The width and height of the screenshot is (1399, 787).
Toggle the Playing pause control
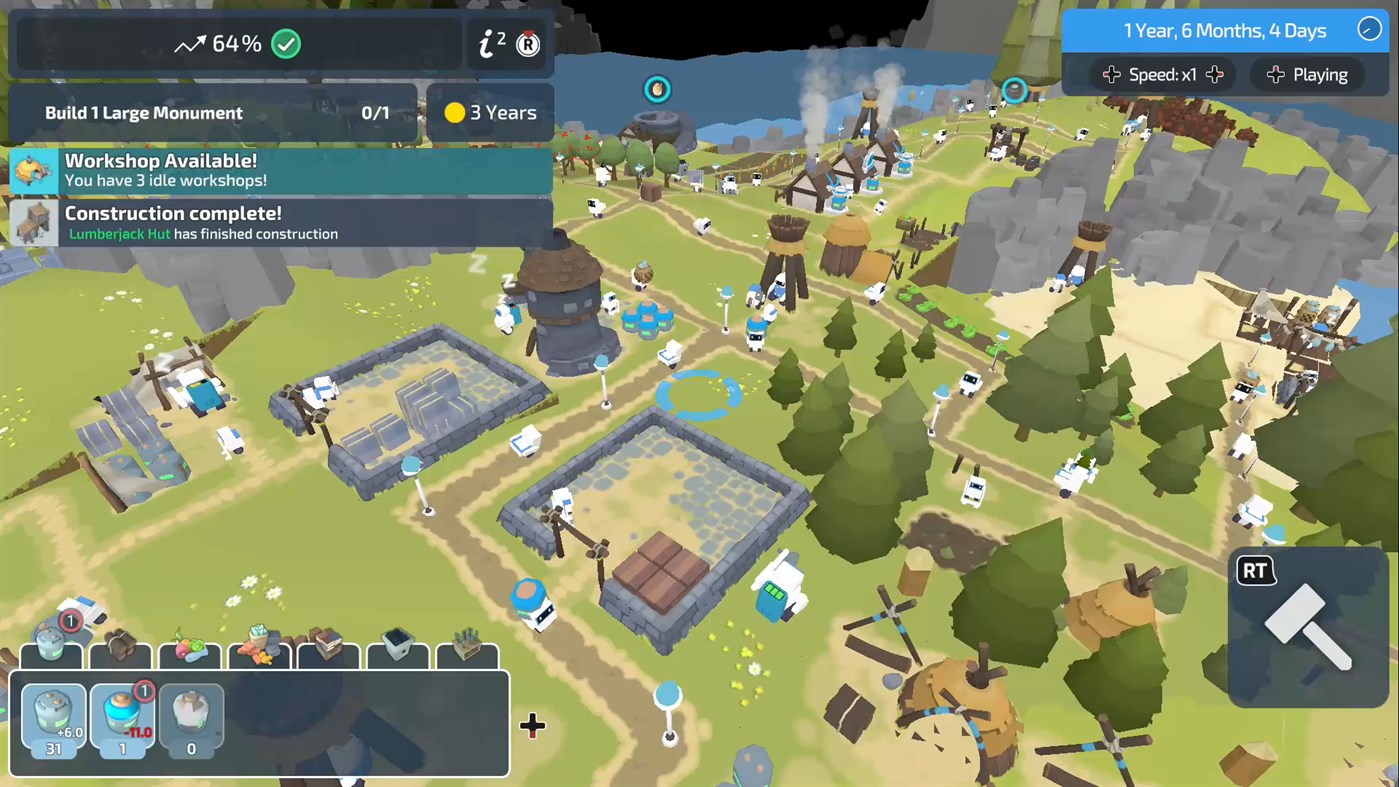coord(1307,74)
